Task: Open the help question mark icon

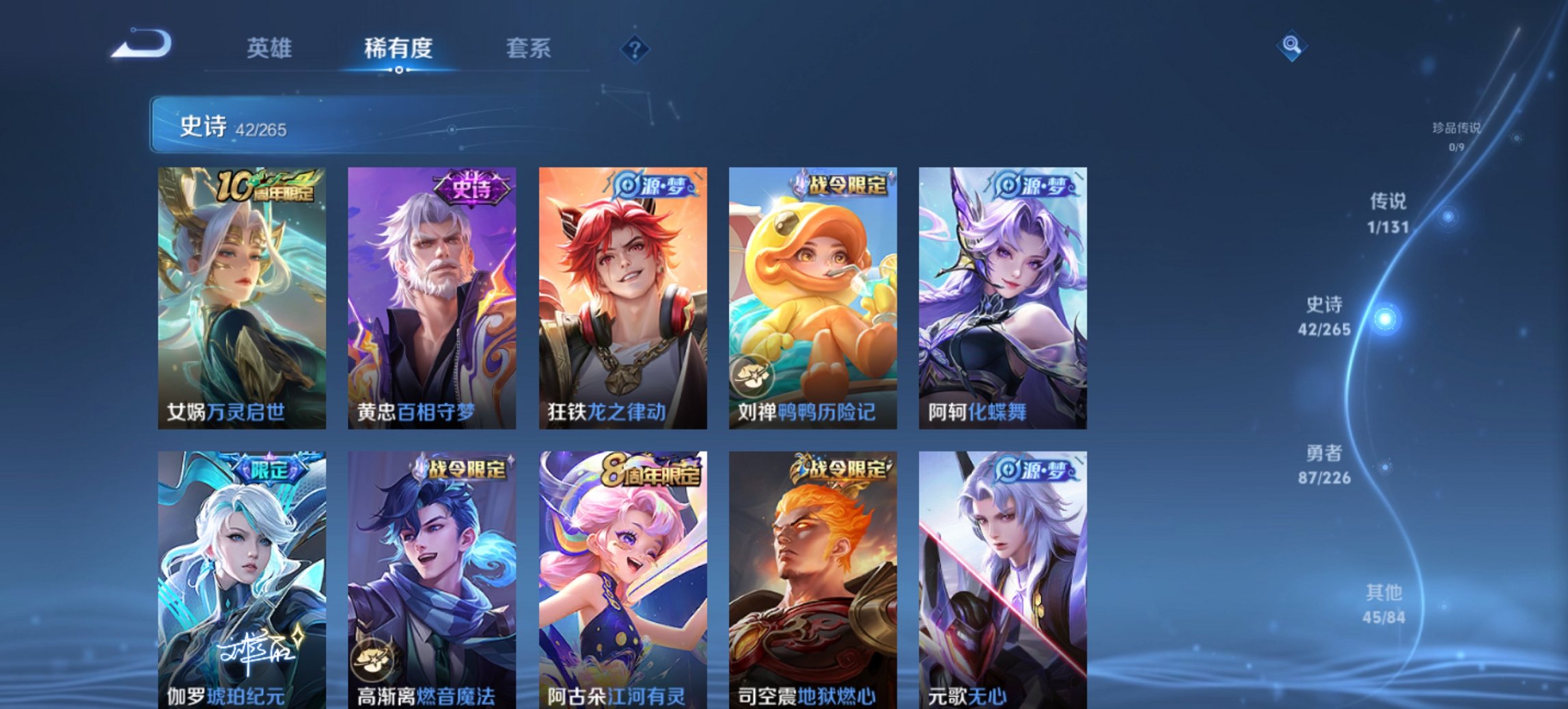Action: (x=633, y=48)
